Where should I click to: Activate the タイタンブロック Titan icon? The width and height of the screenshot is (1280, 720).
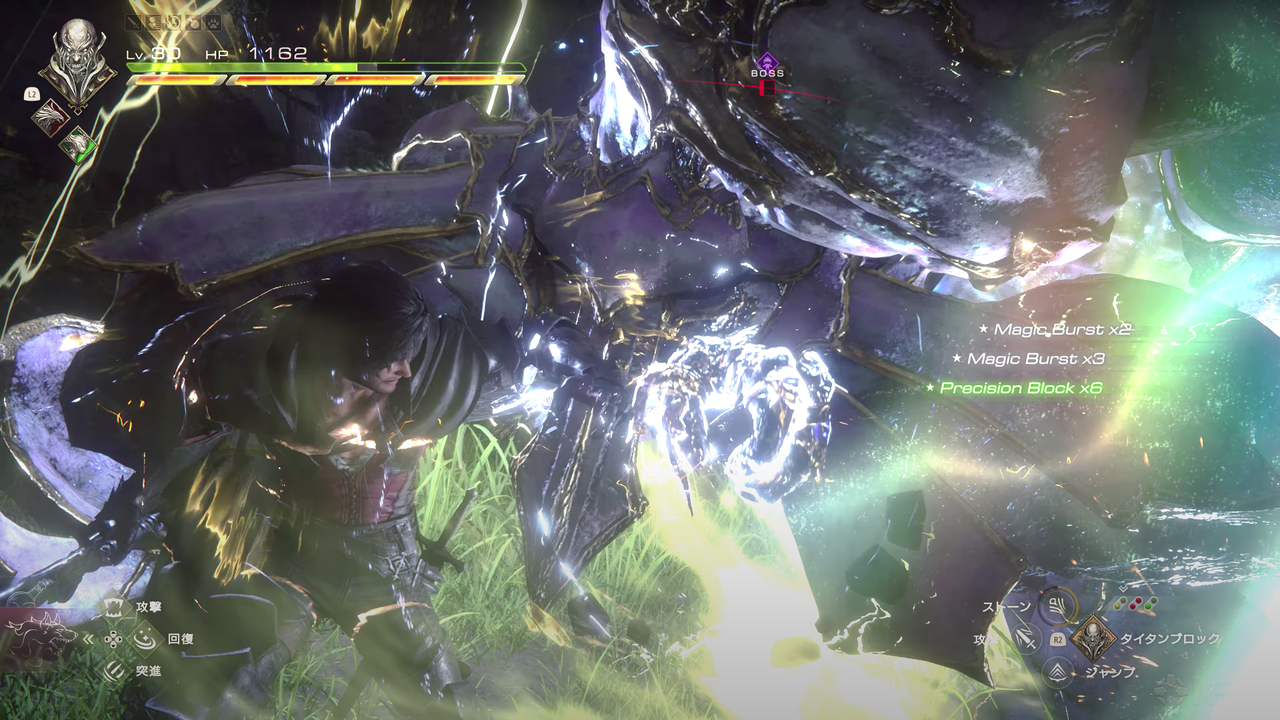[x=1093, y=638]
